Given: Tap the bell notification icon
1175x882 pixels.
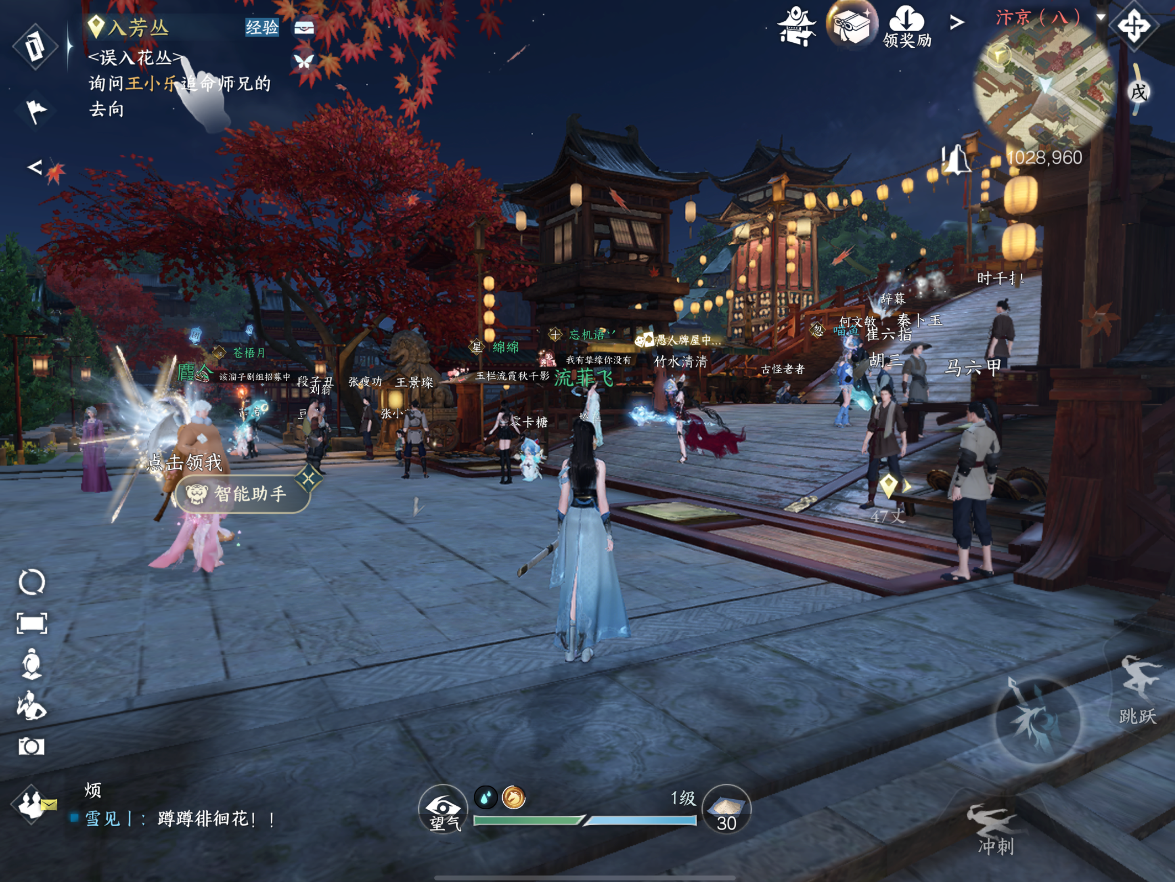Looking at the screenshot, I should click(957, 158).
